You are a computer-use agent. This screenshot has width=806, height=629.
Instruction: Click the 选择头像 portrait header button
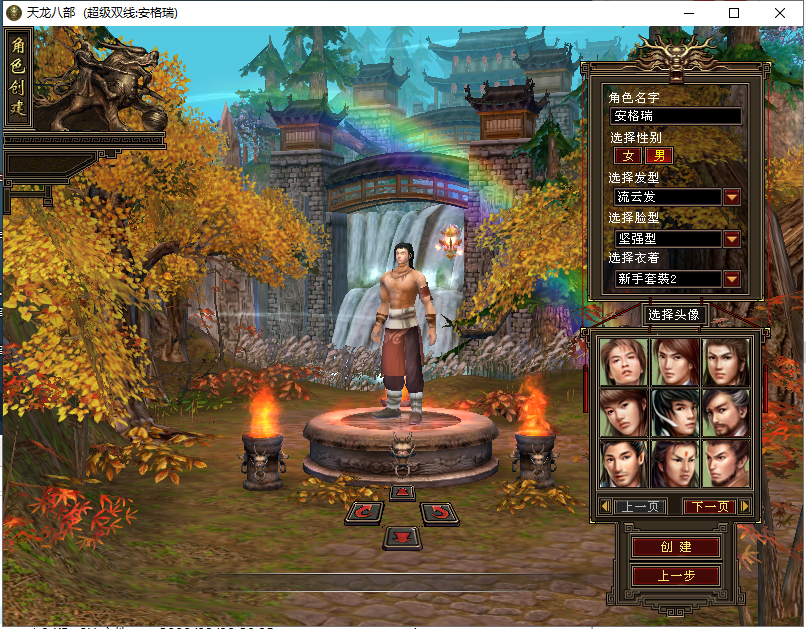[x=675, y=315]
